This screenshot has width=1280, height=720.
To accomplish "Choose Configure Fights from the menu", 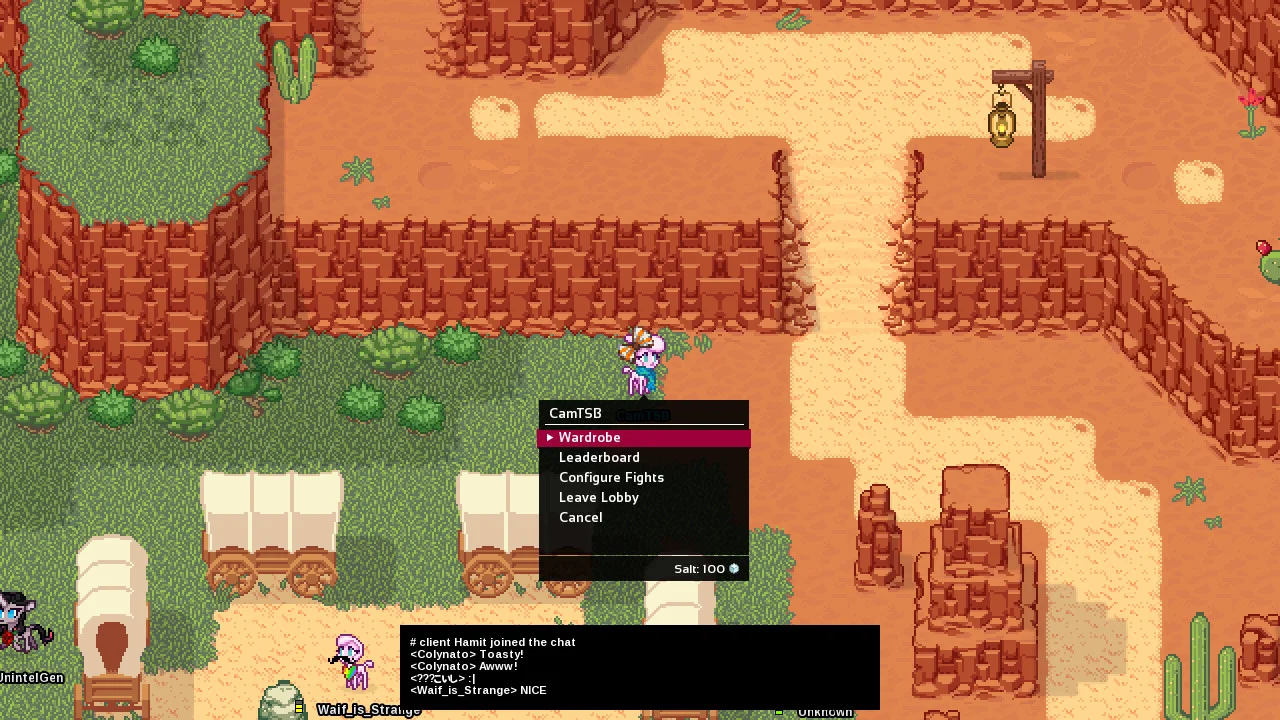I will 611,478.
